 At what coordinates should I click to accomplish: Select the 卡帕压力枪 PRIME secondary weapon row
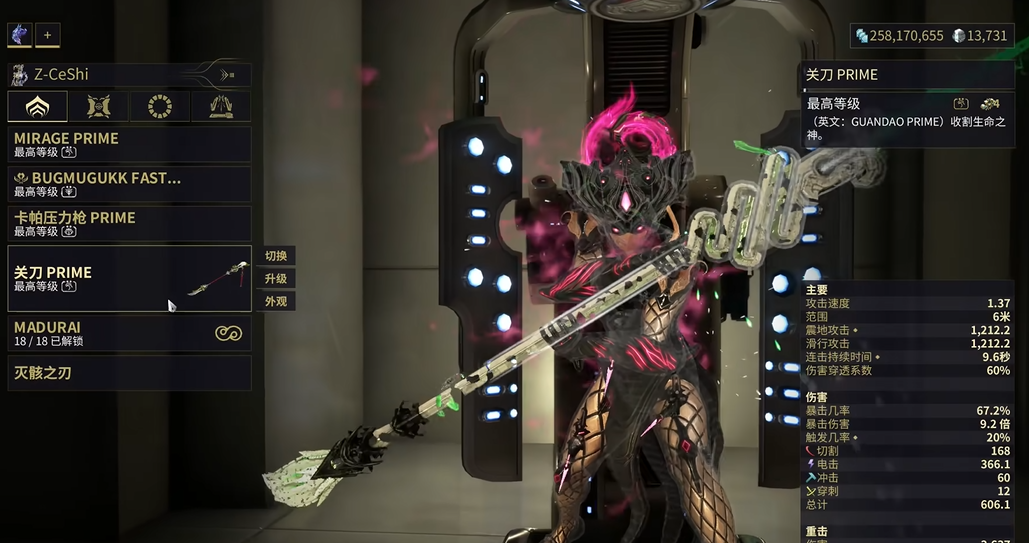[129, 223]
